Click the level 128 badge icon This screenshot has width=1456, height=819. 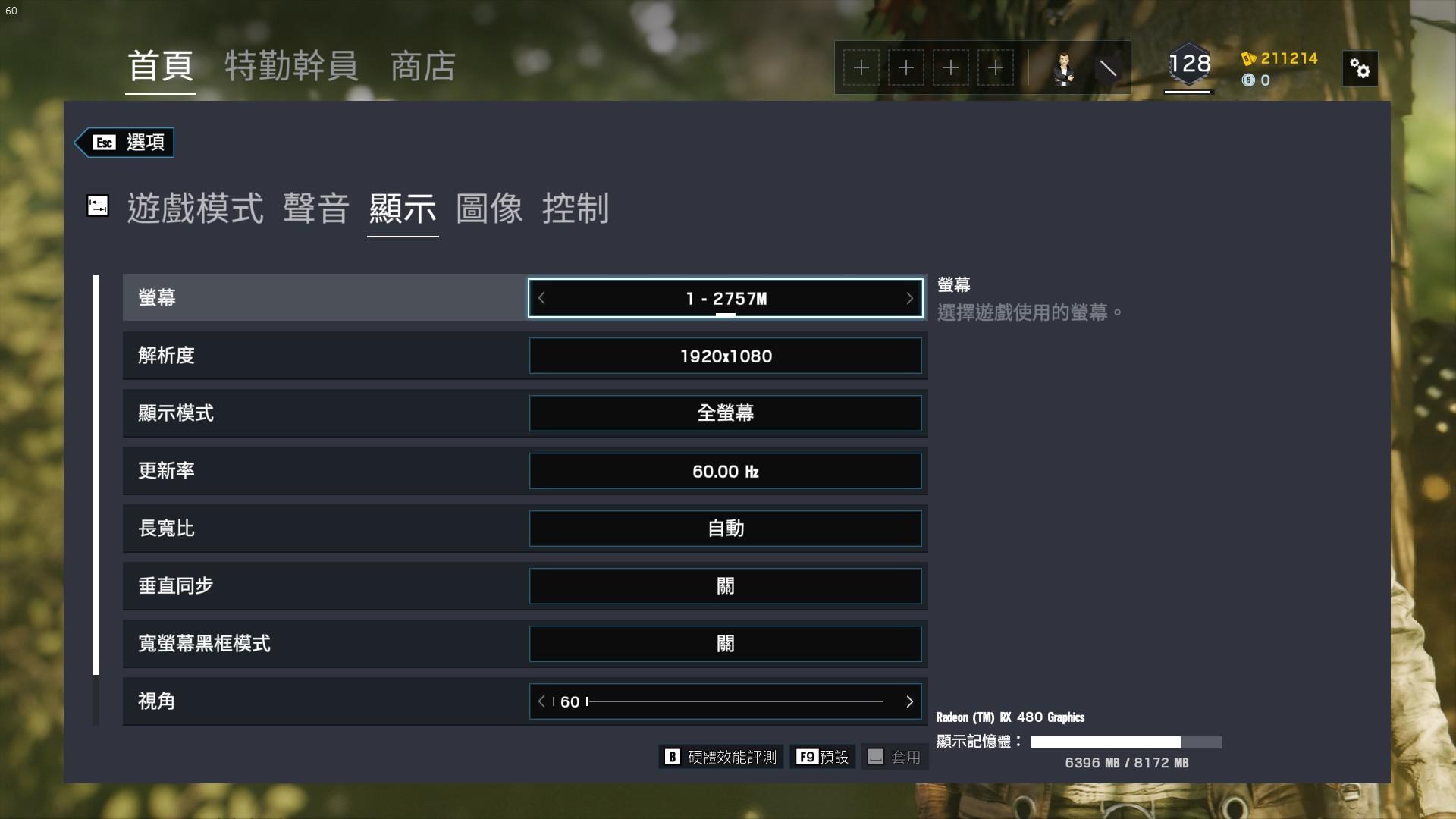pyautogui.click(x=1188, y=64)
